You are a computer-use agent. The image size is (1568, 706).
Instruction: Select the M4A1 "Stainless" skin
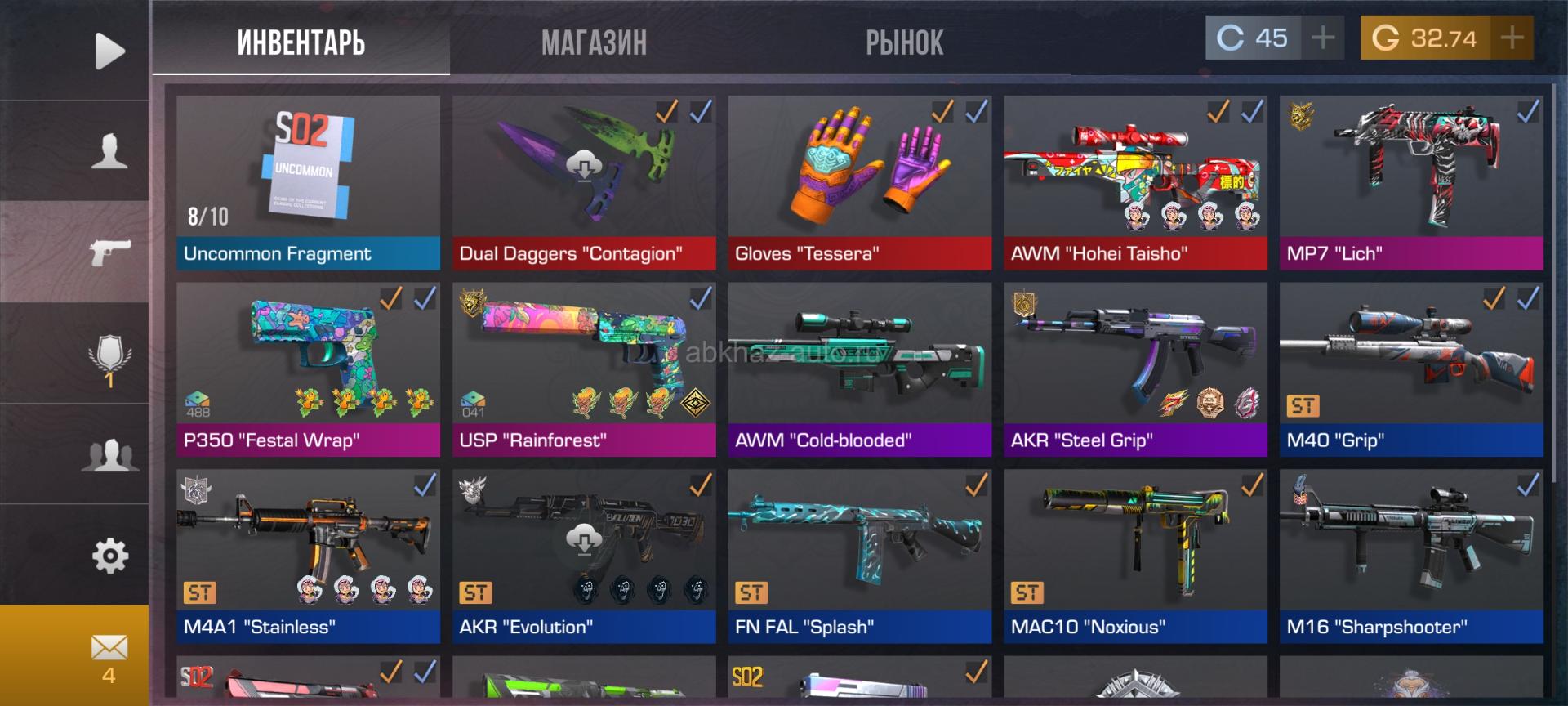coord(308,556)
